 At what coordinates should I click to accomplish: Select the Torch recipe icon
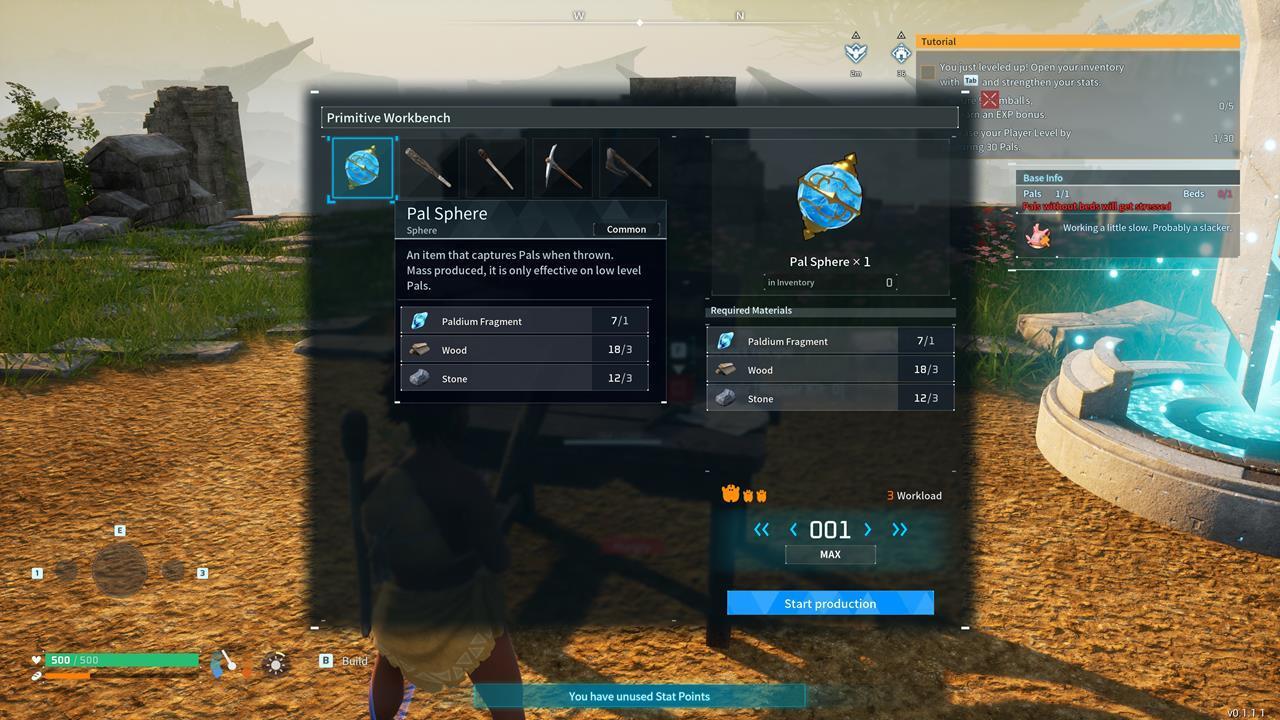(x=495, y=167)
